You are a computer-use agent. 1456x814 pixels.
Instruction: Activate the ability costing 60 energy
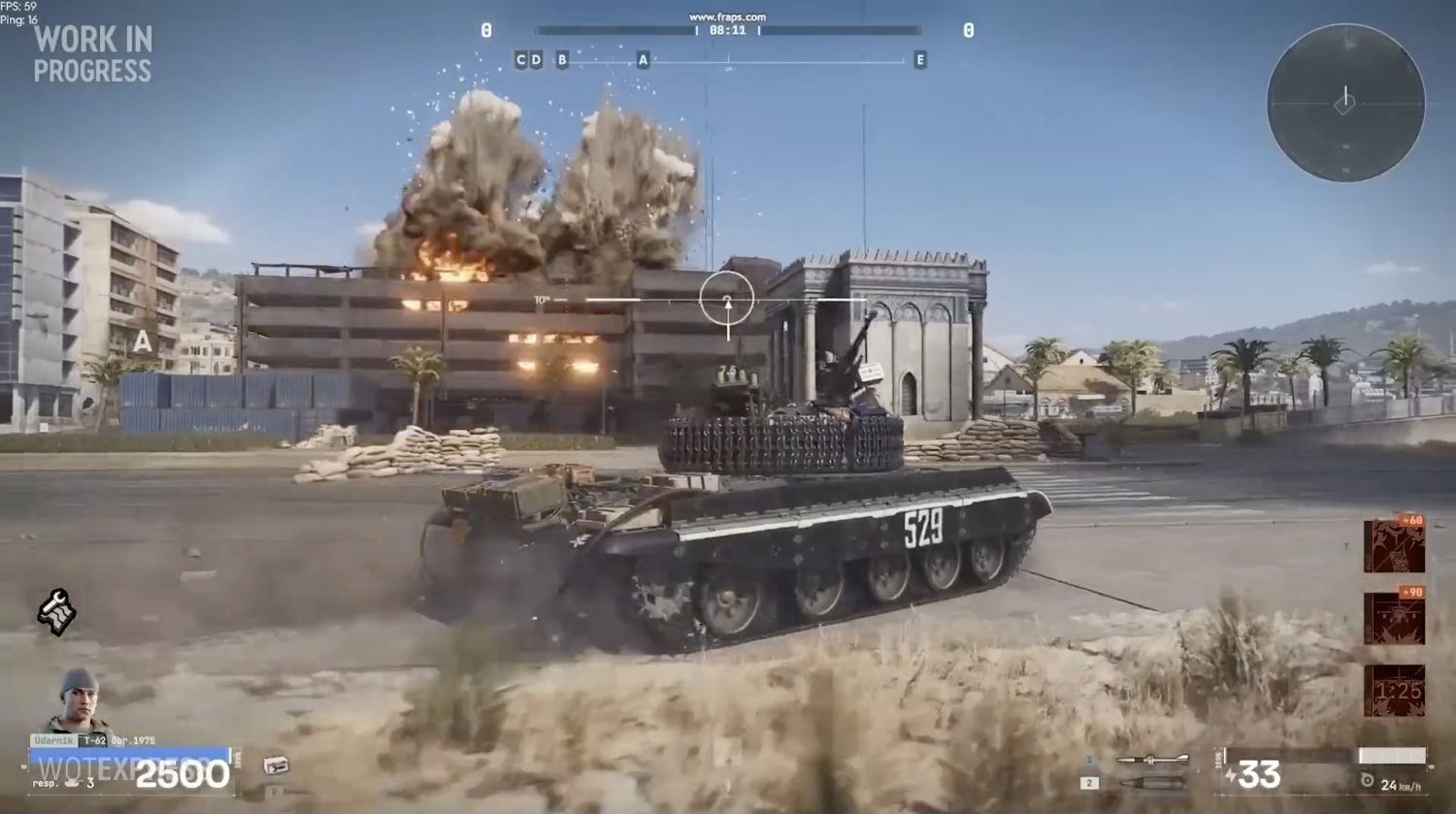point(1394,545)
